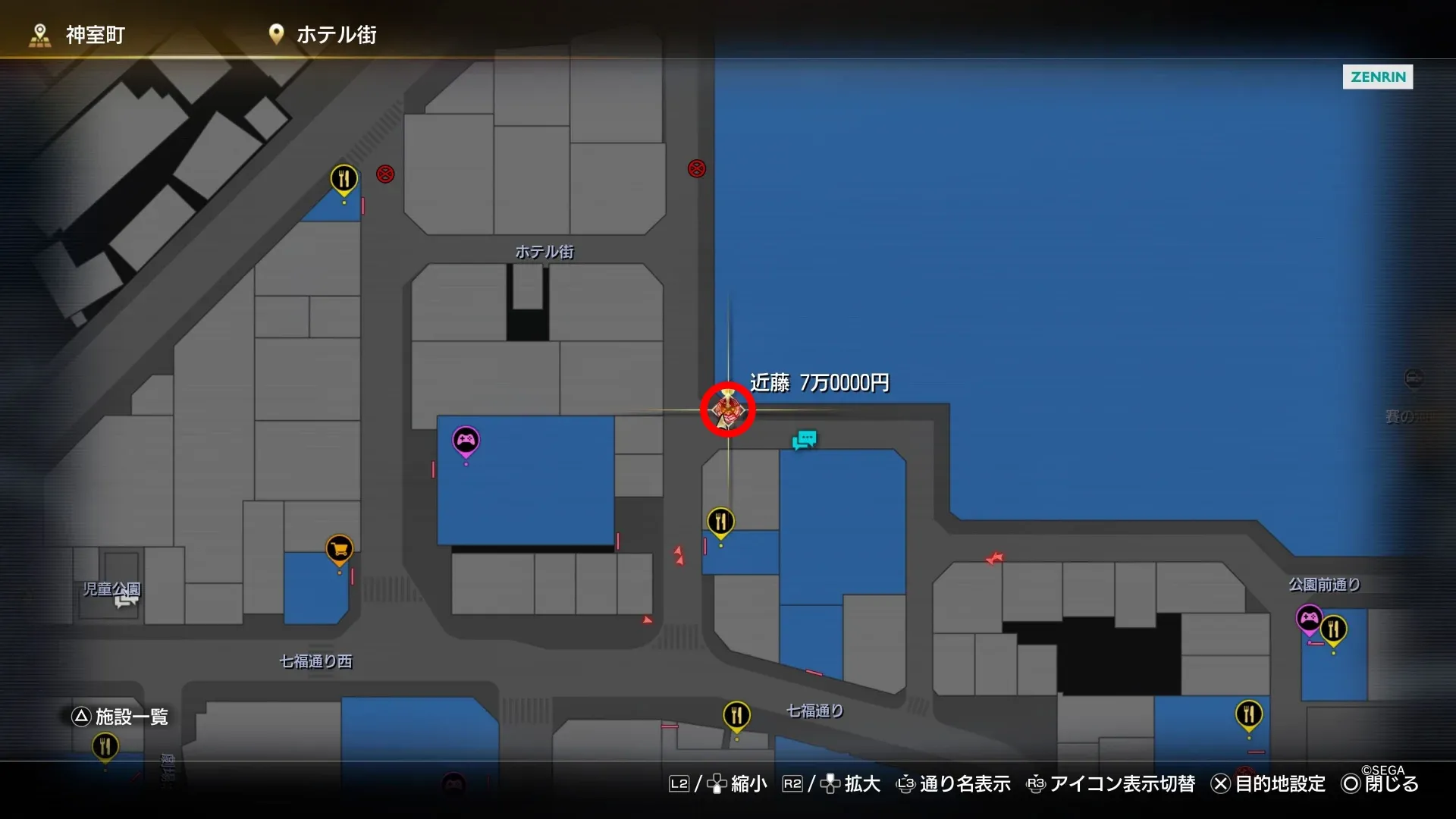The width and height of the screenshot is (1456, 819).
Task: Click the cyan chat bubble near the water
Action: [x=804, y=439]
